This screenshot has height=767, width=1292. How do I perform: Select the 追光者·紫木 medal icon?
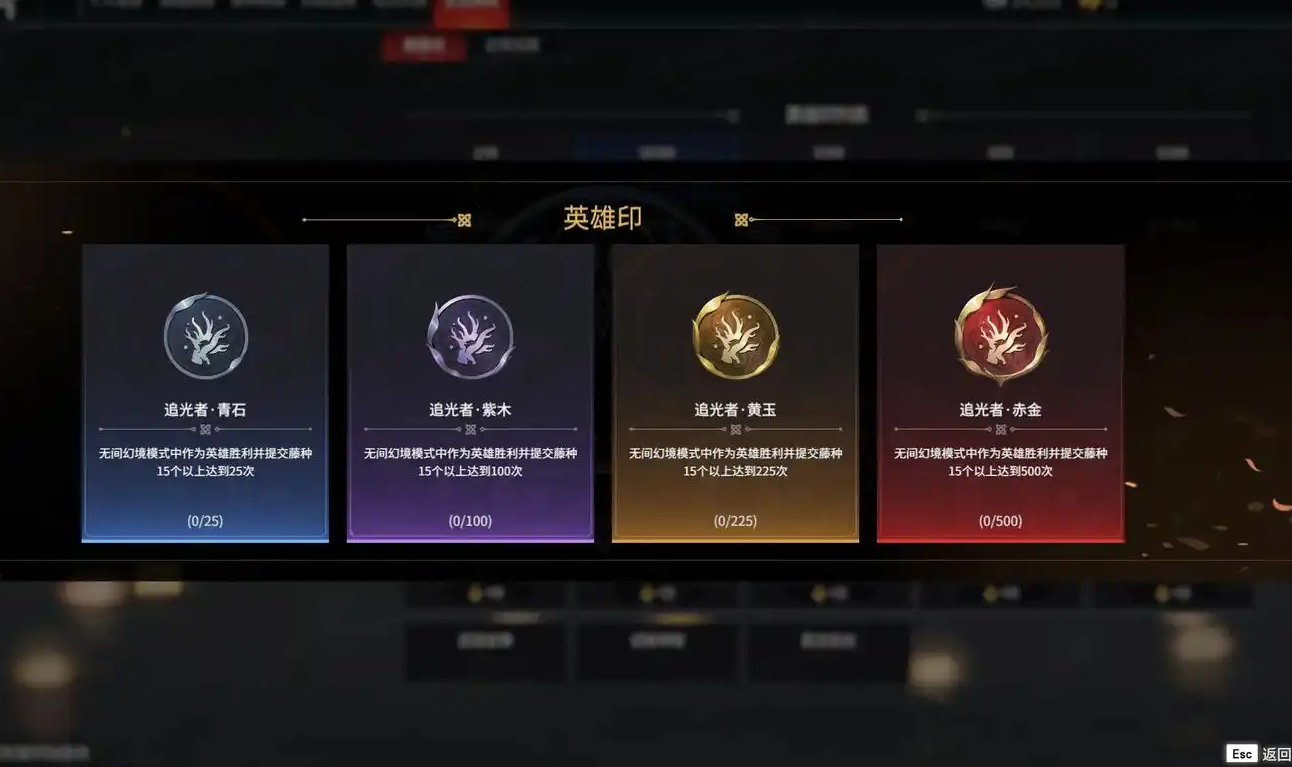(470, 335)
